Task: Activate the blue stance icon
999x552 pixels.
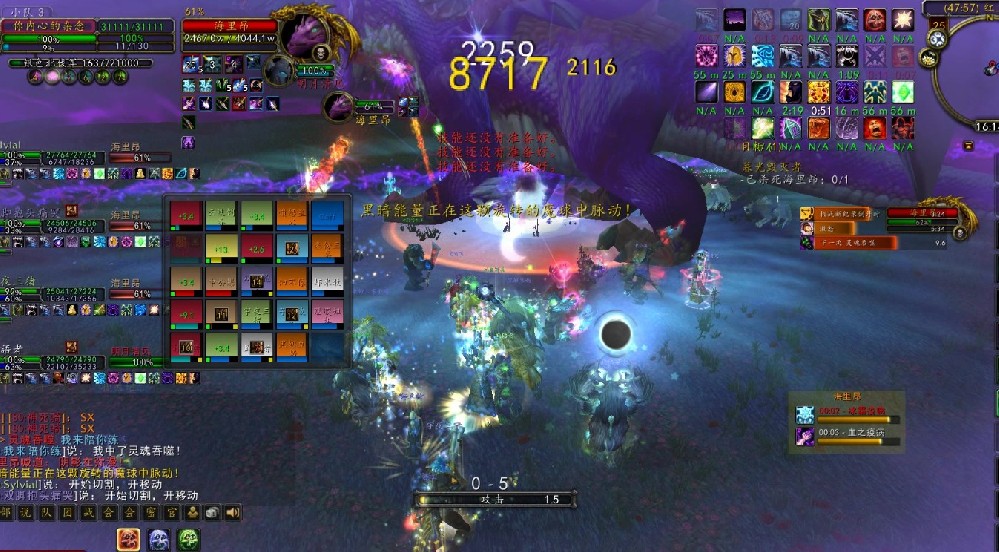Action: coord(159,540)
